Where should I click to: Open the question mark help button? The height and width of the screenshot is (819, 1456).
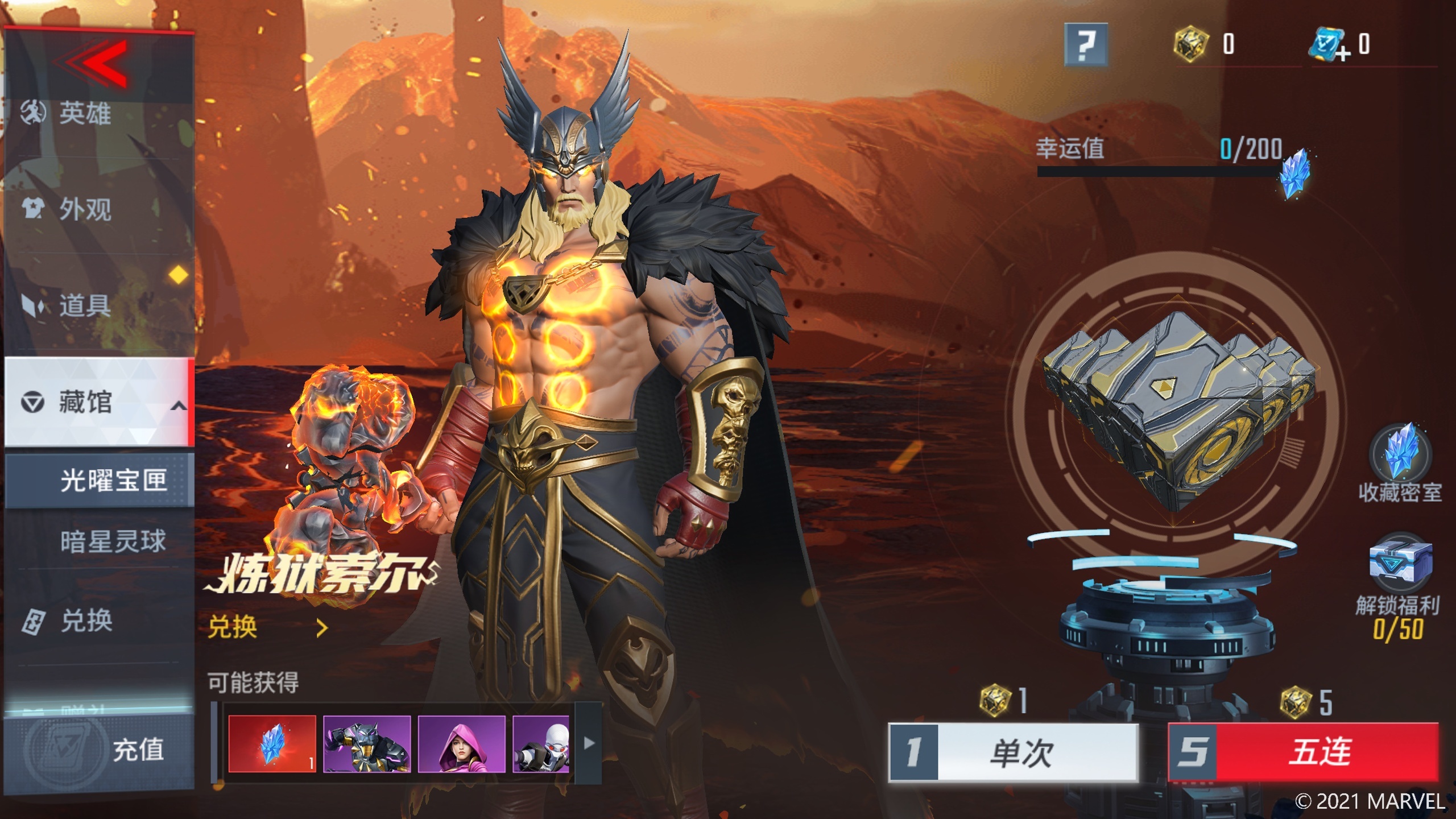pos(1086,44)
